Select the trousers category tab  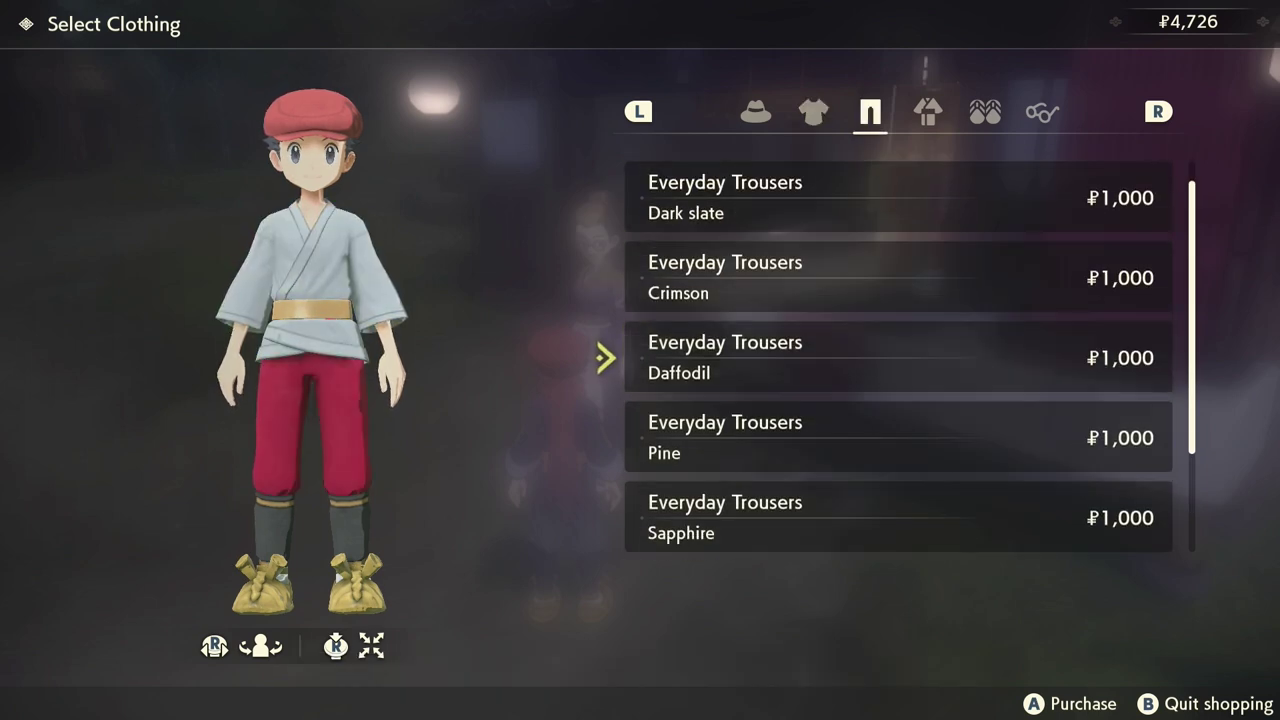coord(870,112)
